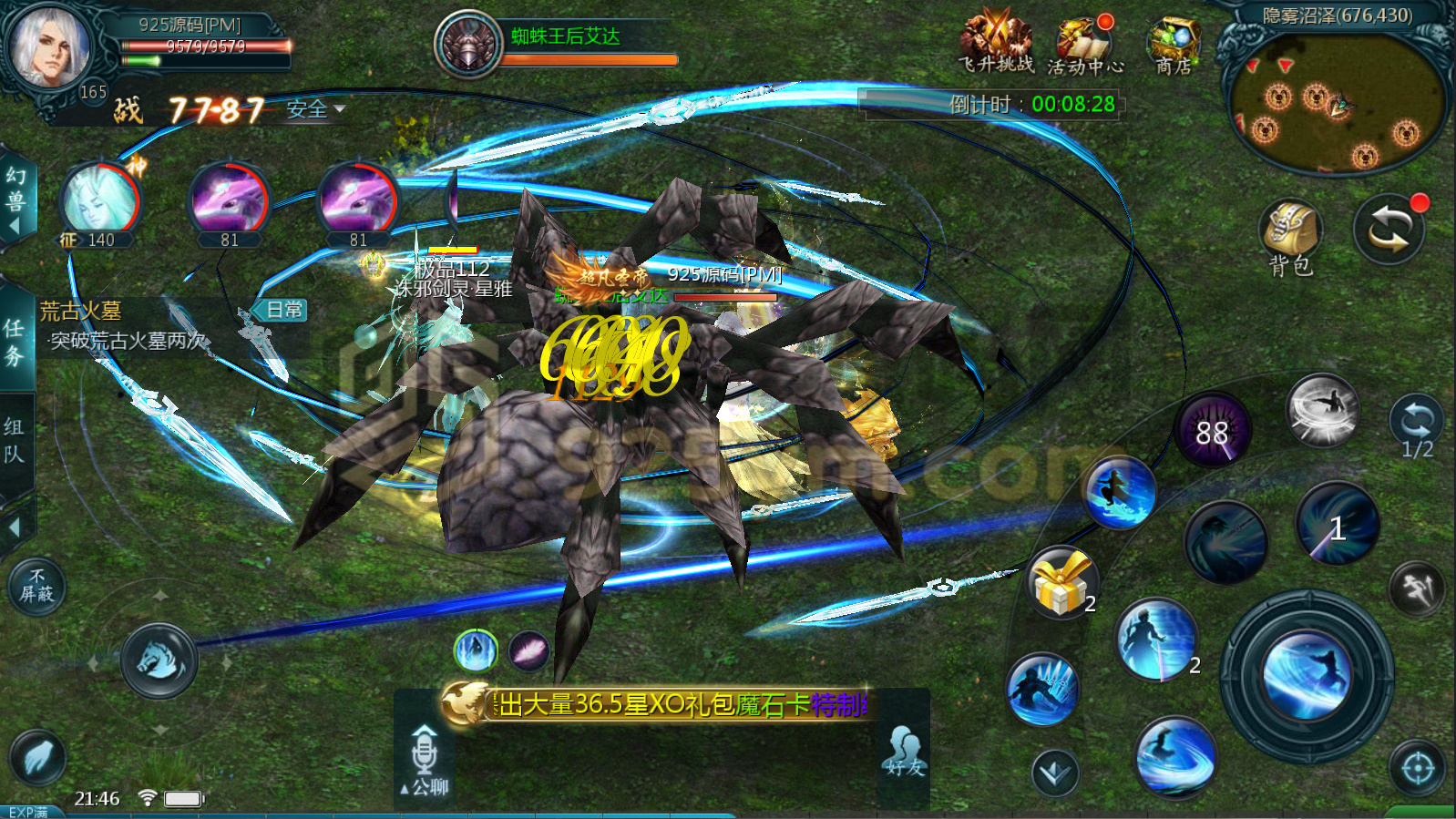Use the golden gift box item
This screenshot has height=819, width=1456.
point(1061,582)
